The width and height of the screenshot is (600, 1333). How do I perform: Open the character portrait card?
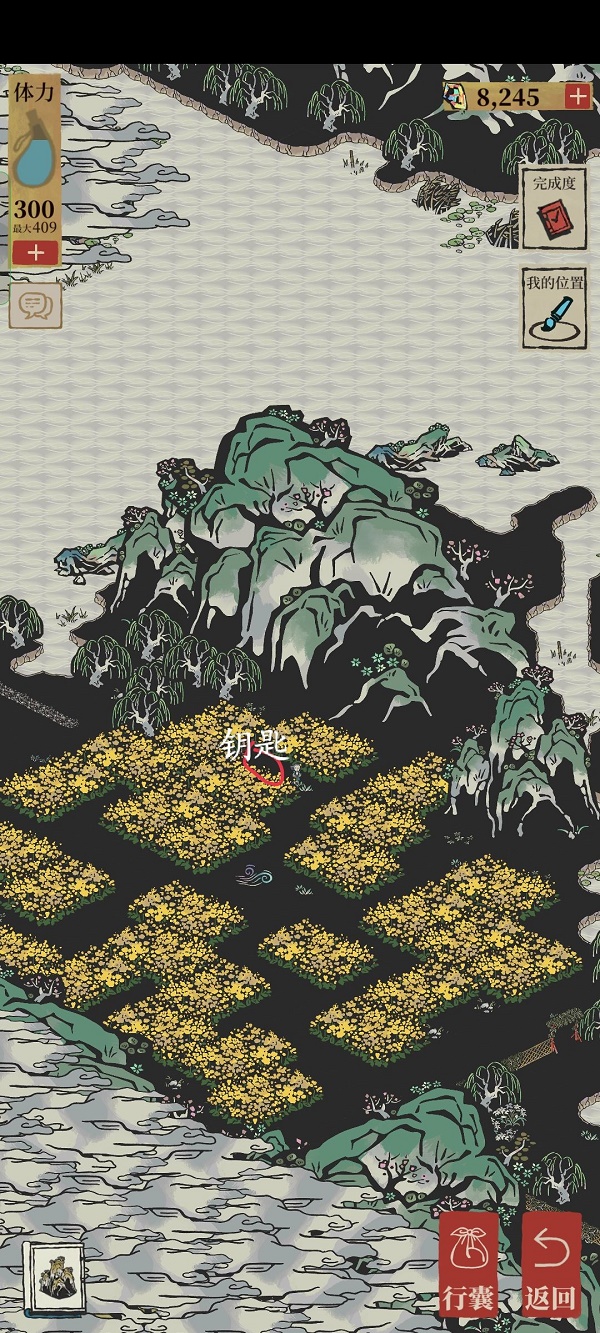pos(51,1277)
